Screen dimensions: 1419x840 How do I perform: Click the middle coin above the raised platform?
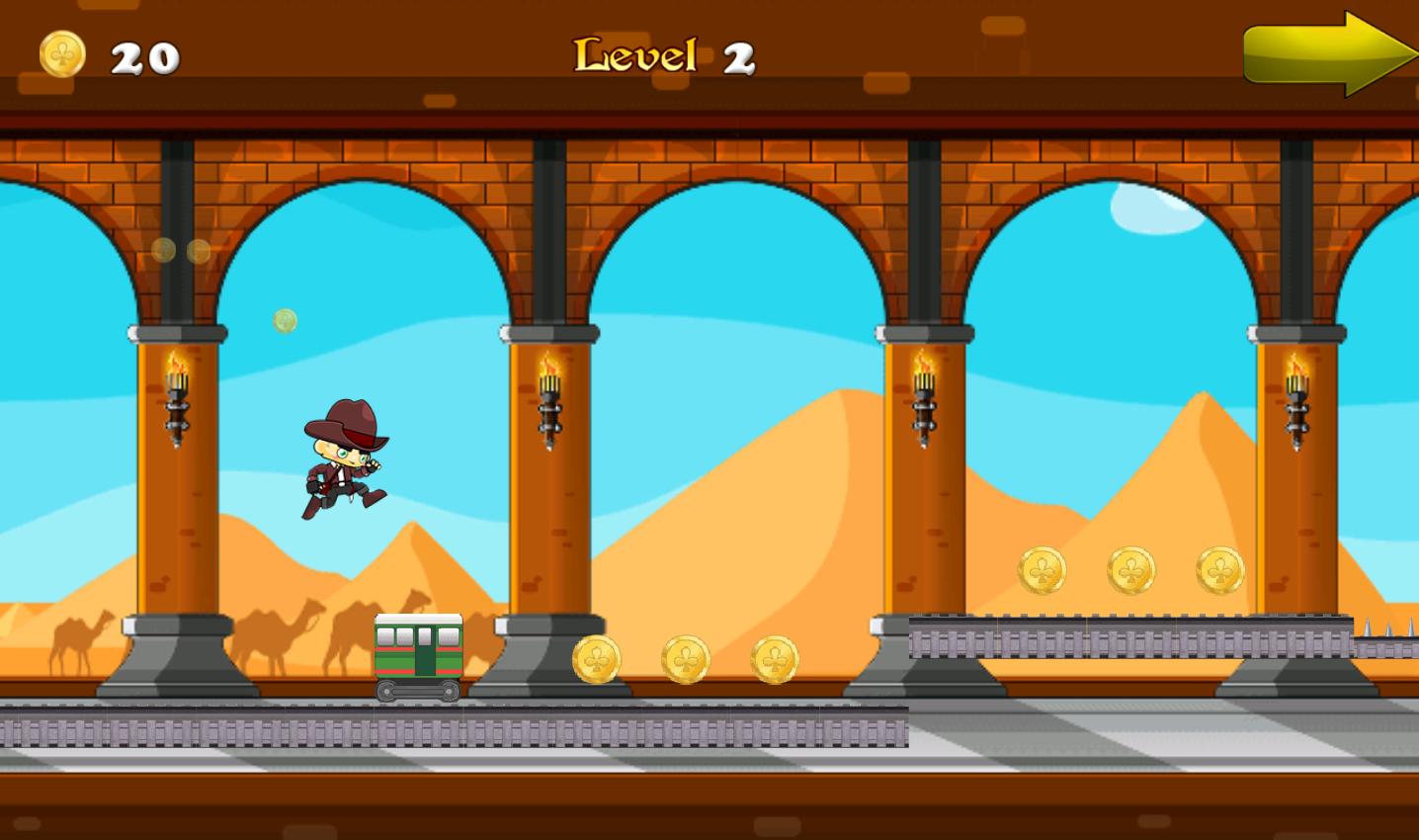[x=1130, y=570]
